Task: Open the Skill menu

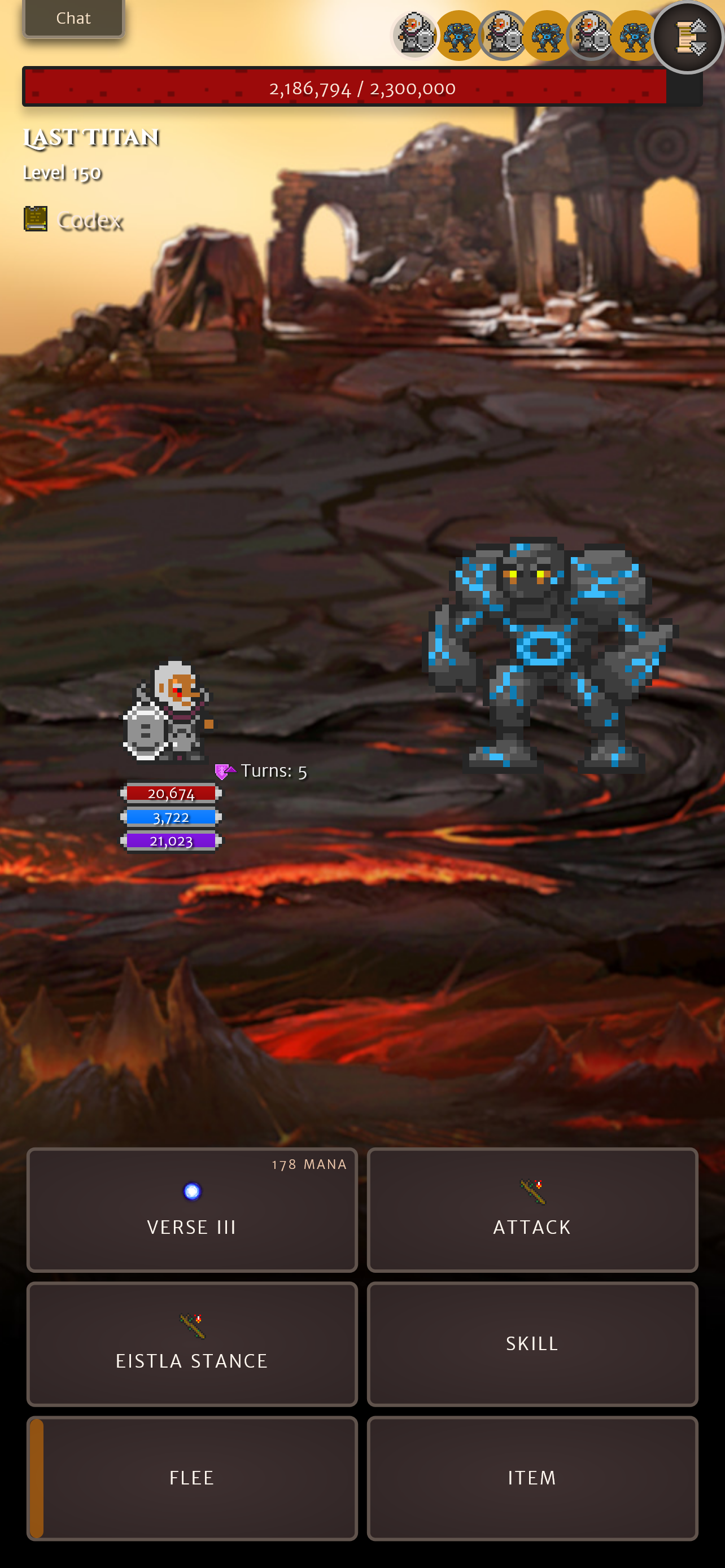Action: (531, 1343)
